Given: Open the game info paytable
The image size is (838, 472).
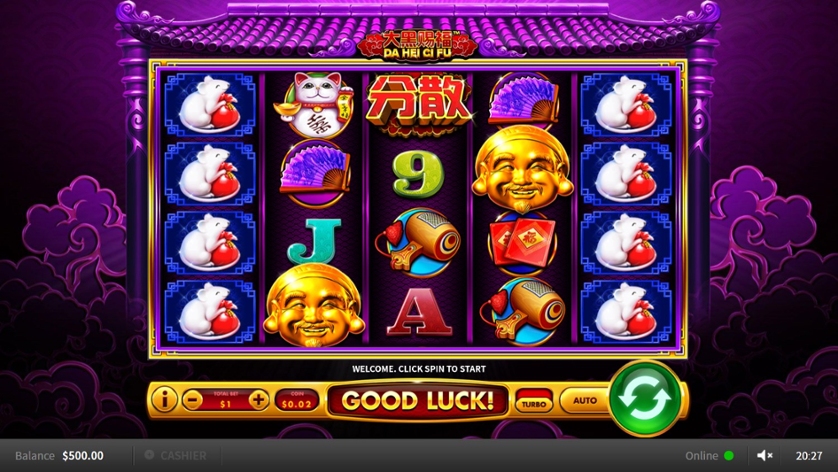Looking at the screenshot, I should 164,401.
